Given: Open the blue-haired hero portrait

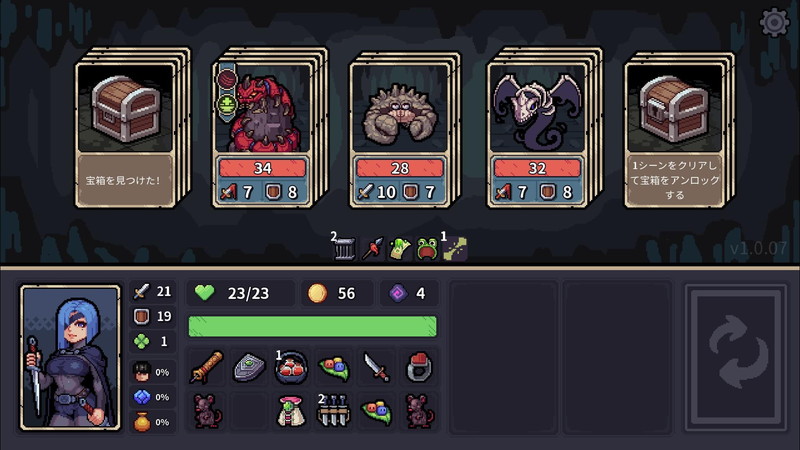Looking at the screenshot, I should point(63,357).
